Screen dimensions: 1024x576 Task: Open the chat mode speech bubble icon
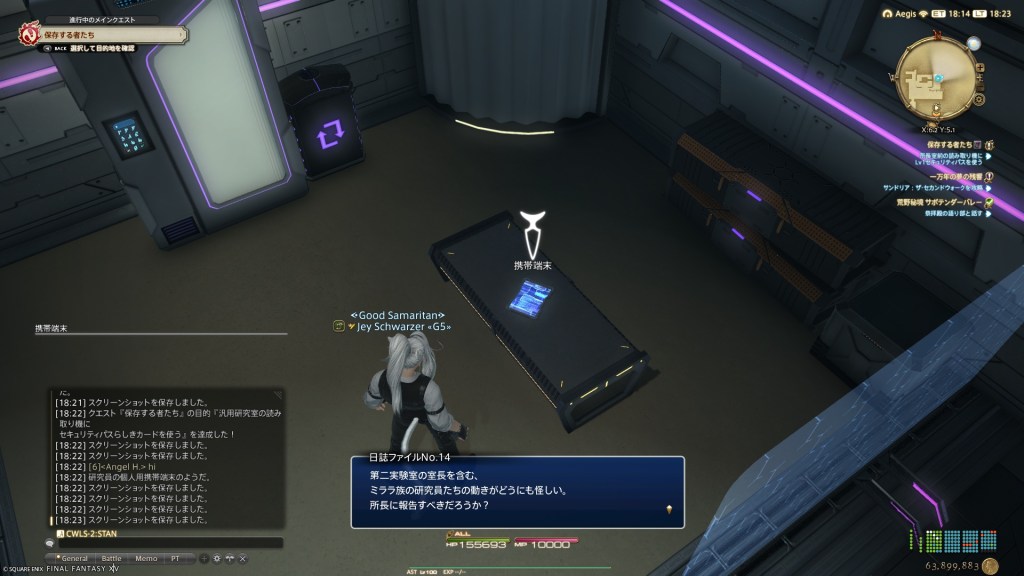click(50, 543)
